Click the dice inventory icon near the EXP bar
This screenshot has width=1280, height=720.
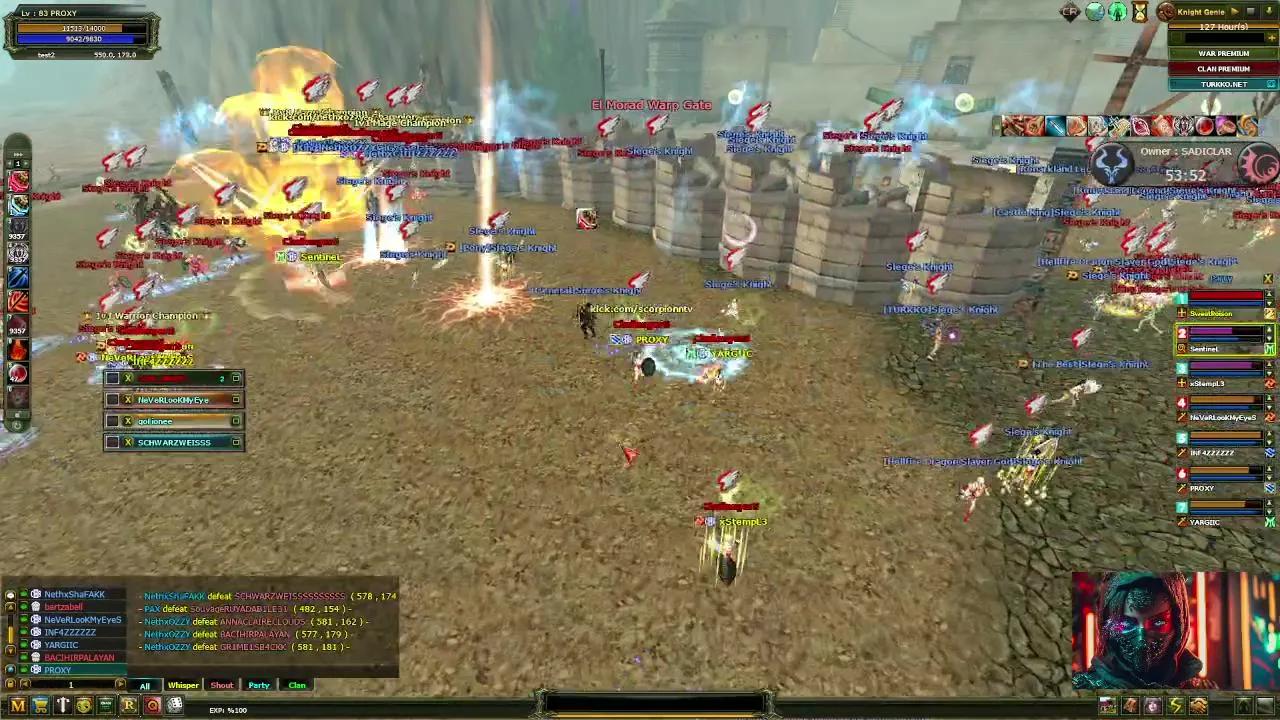click(174, 706)
